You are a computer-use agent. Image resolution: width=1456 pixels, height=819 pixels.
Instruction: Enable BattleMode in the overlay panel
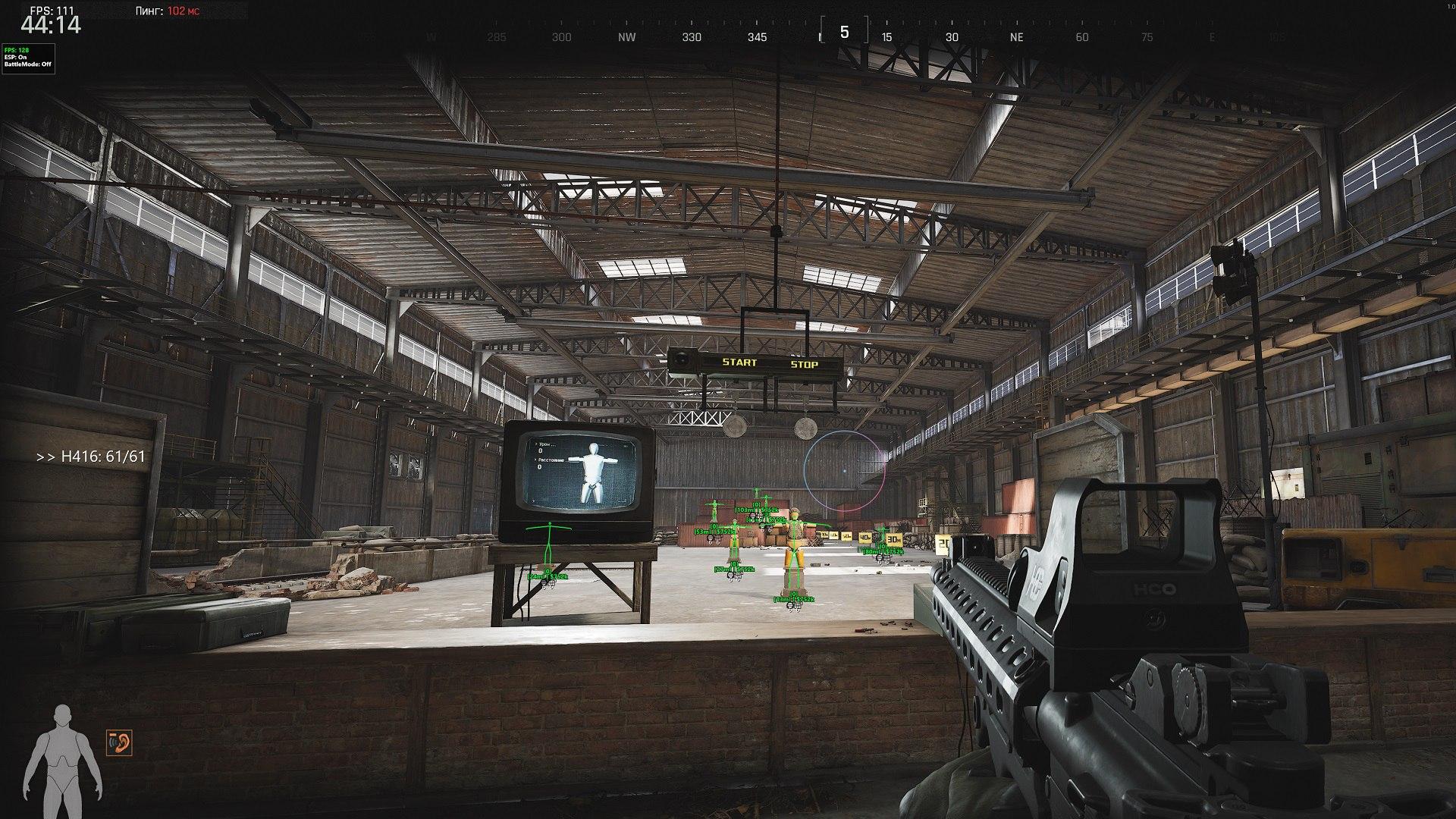[27, 64]
